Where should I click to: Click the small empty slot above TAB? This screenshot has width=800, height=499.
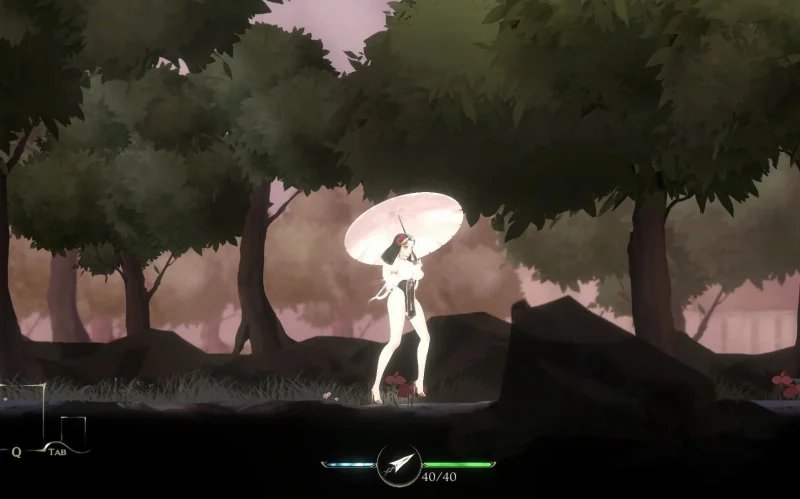pos(73,429)
